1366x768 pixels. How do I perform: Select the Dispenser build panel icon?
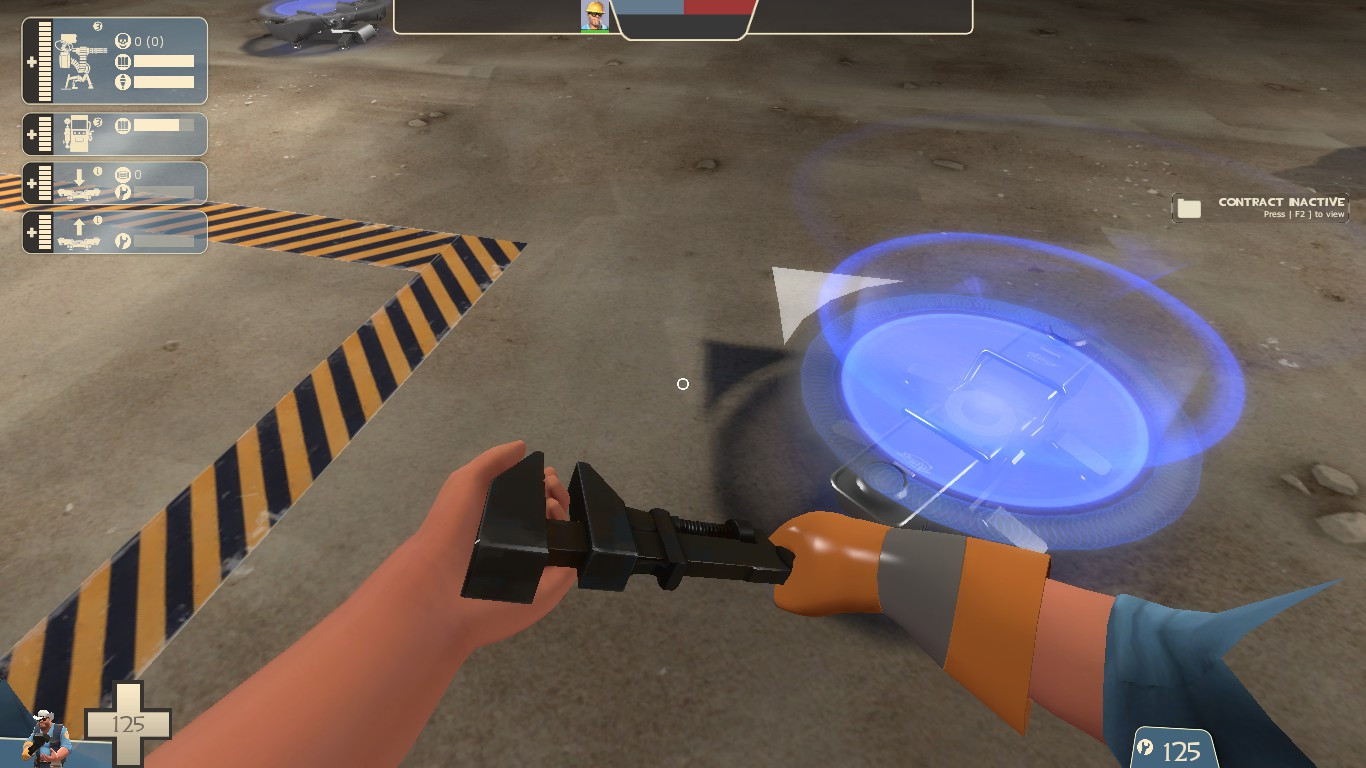click(x=76, y=134)
